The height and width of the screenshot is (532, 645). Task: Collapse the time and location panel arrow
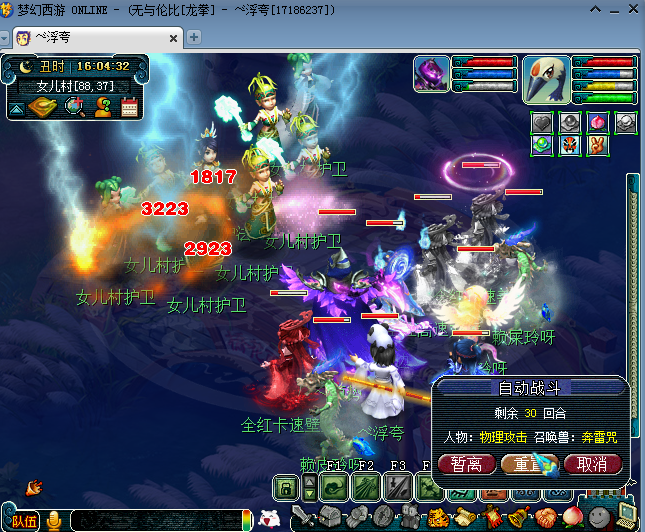click(x=17, y=108)
